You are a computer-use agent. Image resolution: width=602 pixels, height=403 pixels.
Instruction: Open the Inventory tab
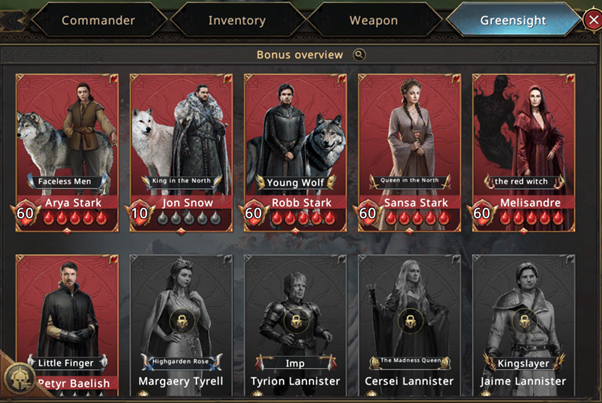[x=237, y=20]
